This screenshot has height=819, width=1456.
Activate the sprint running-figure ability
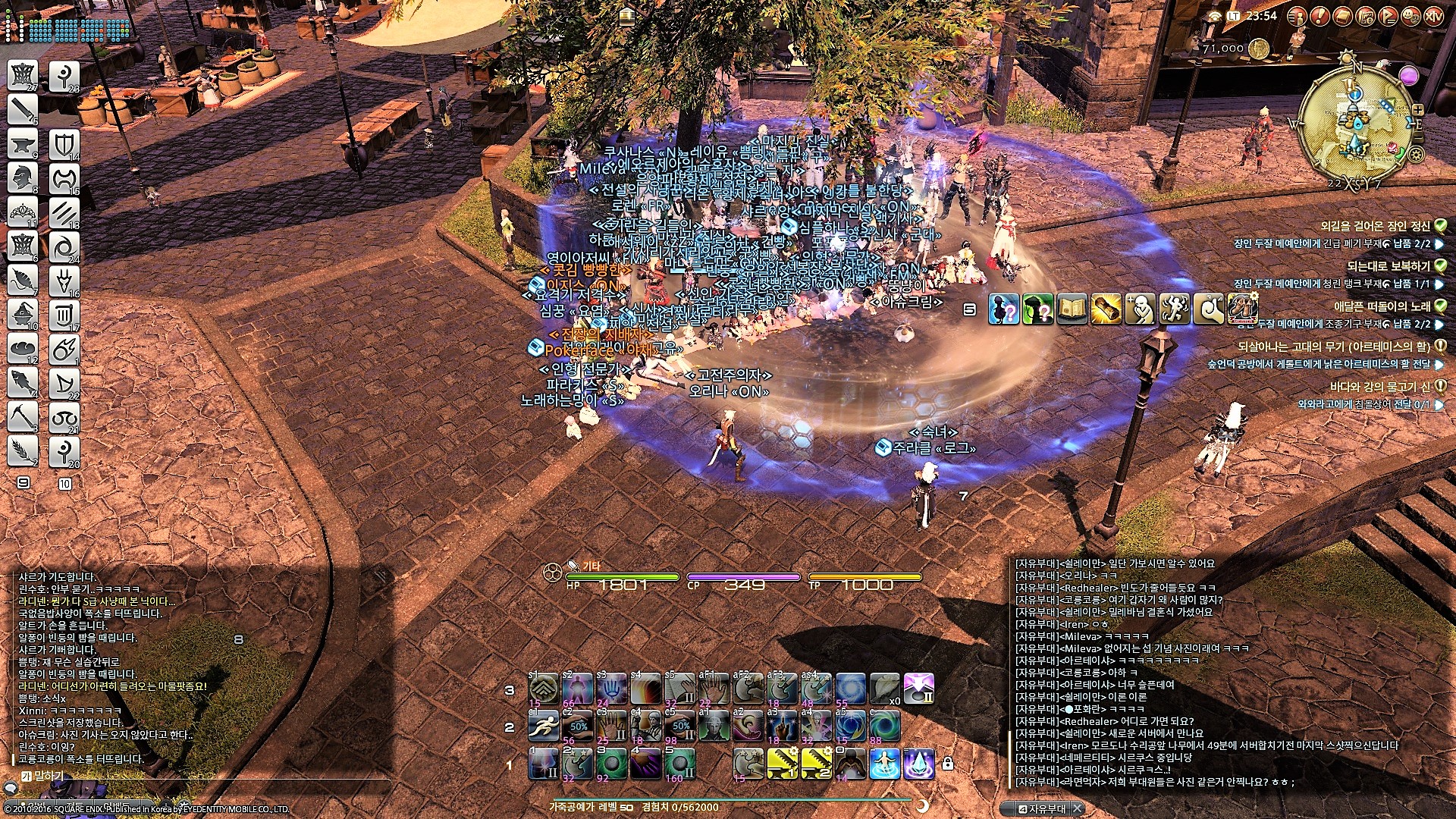click(543, 726)
